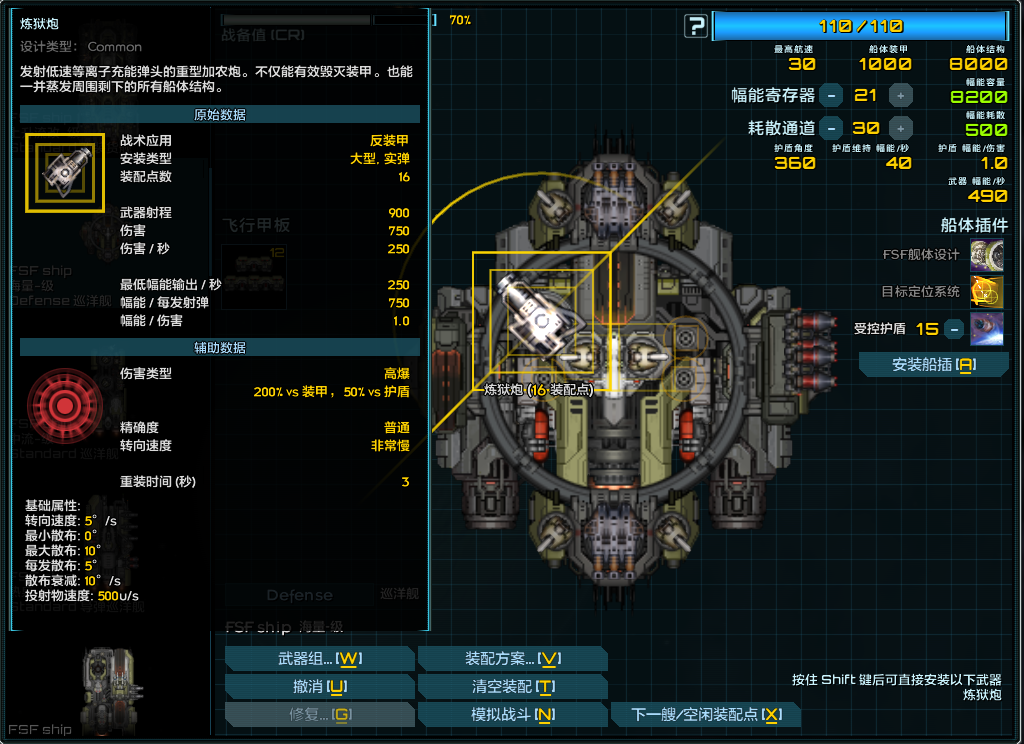Click the question mark help button

696,27
